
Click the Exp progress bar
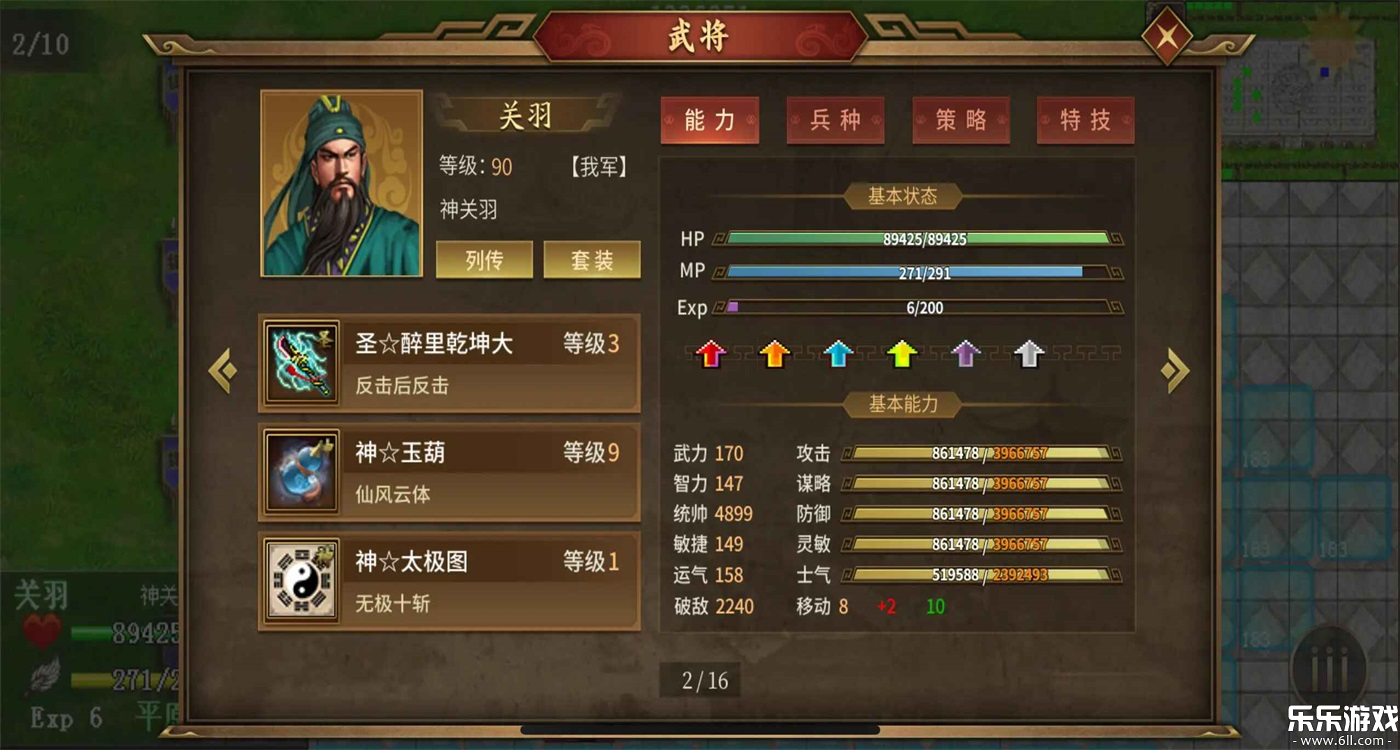click(915, 308)
